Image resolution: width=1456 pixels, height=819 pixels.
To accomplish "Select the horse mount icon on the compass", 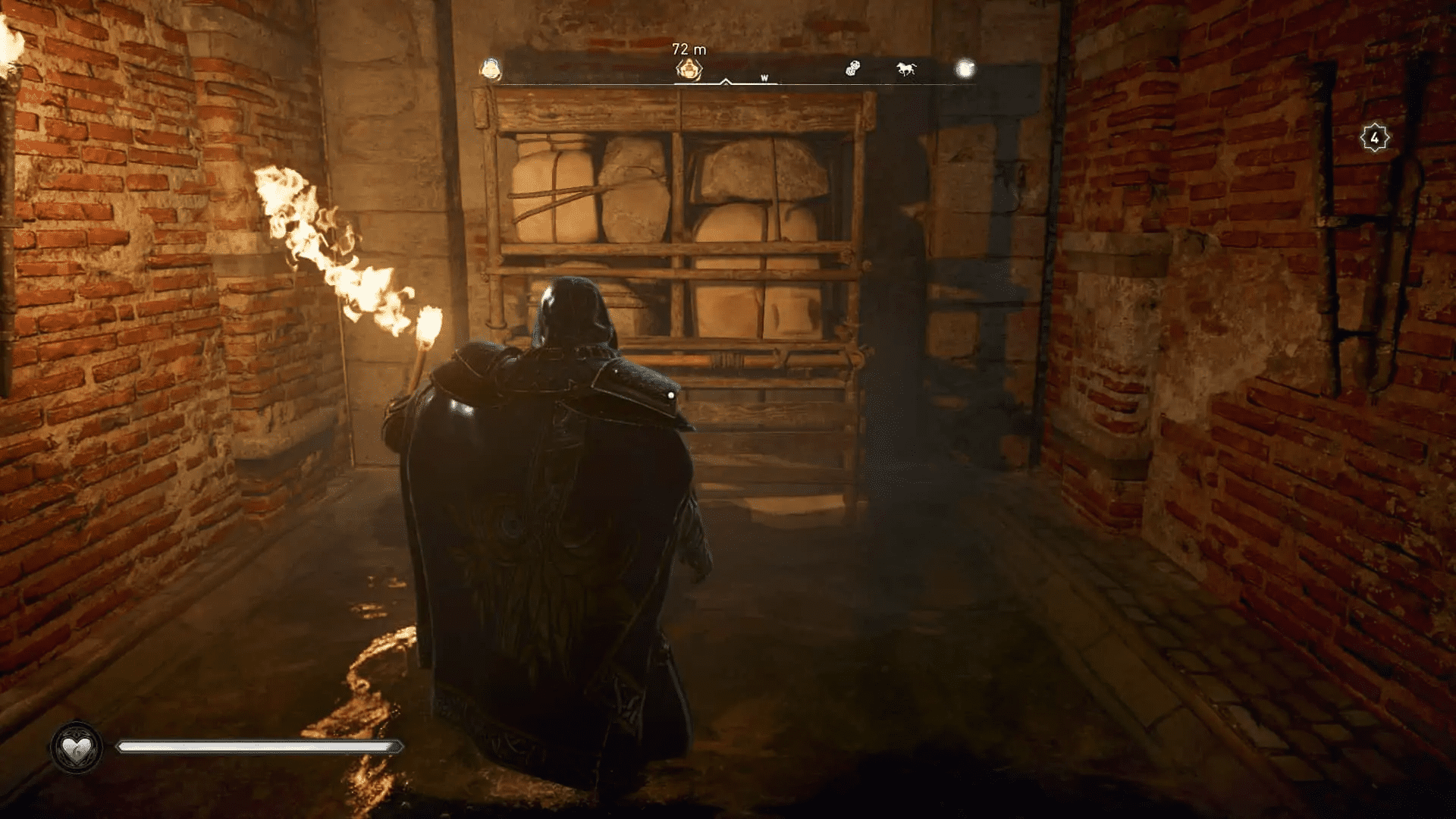I will (905, 69).
